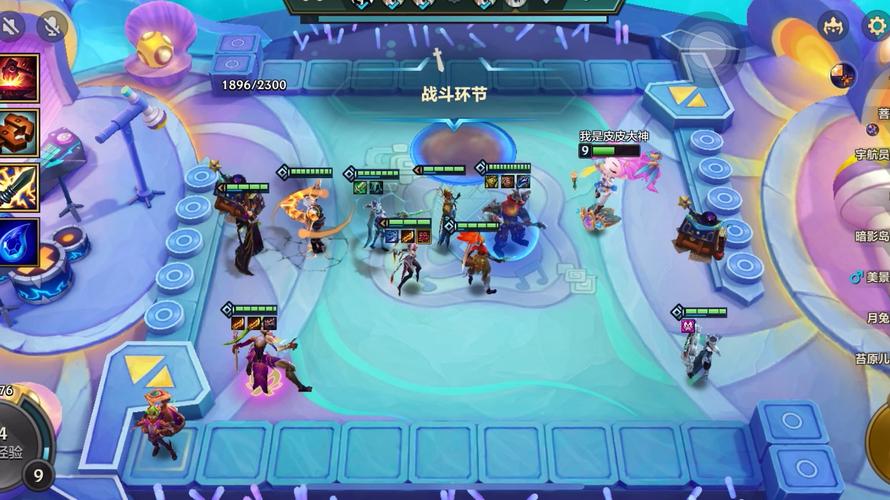Select the lightning sword item icon
The height and width of the screenshot is (500, 890).
click(x=19, y=188)
